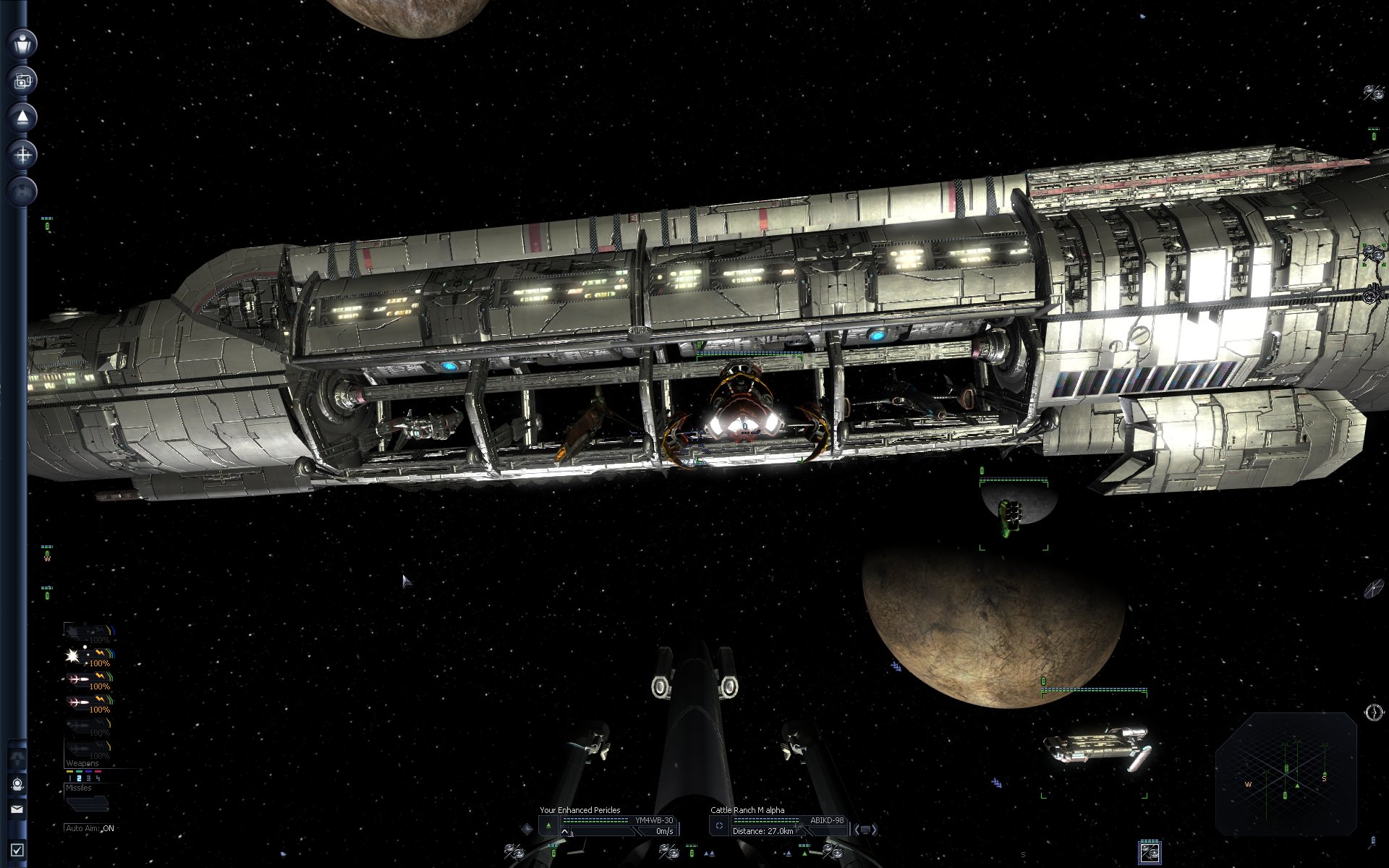This screenshot has width=1389, height=868.
Task: Select the eject triangle sidebar button
Action: pos(23,117)
